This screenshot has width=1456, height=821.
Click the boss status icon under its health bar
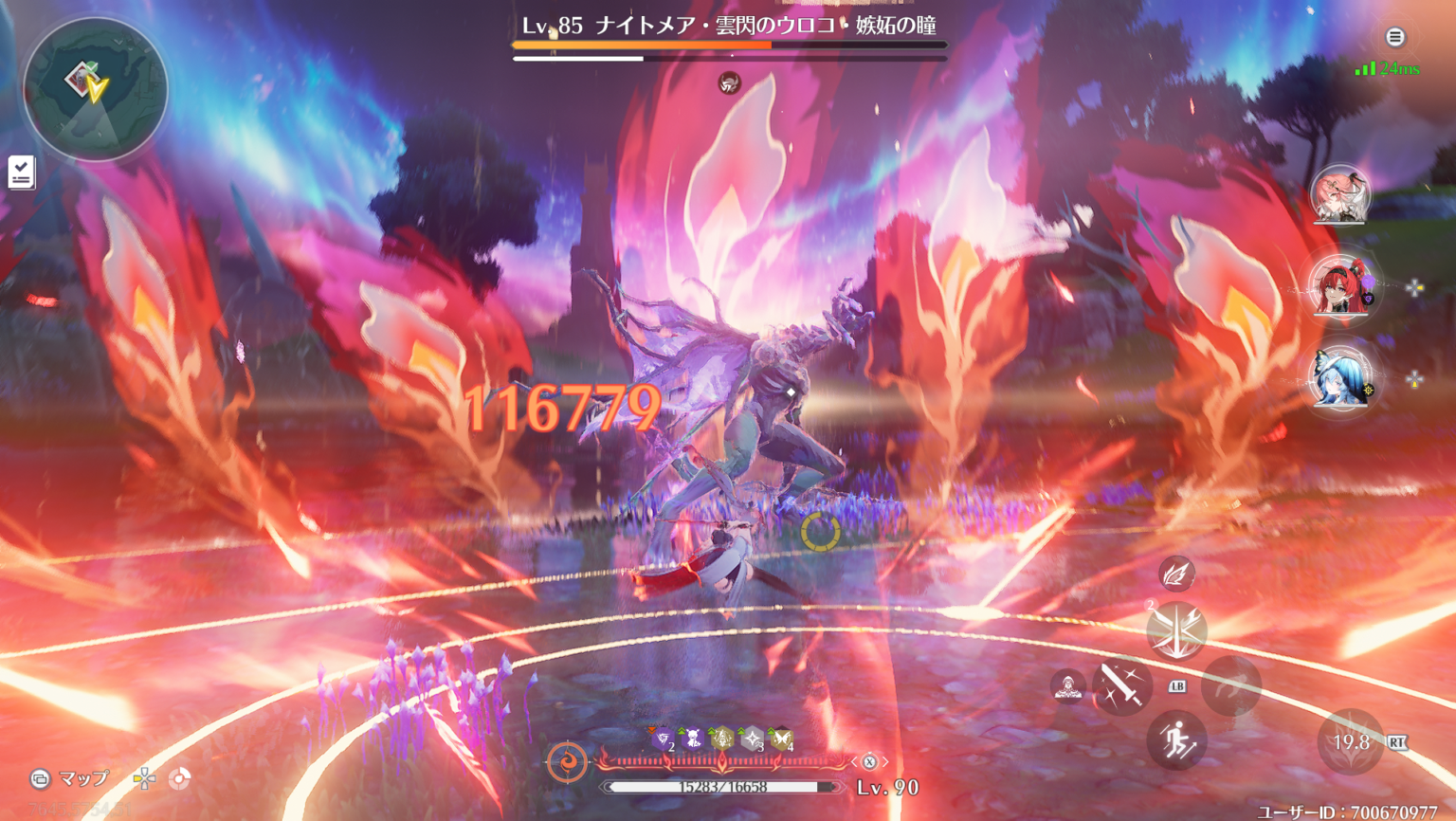pos(729,83)
